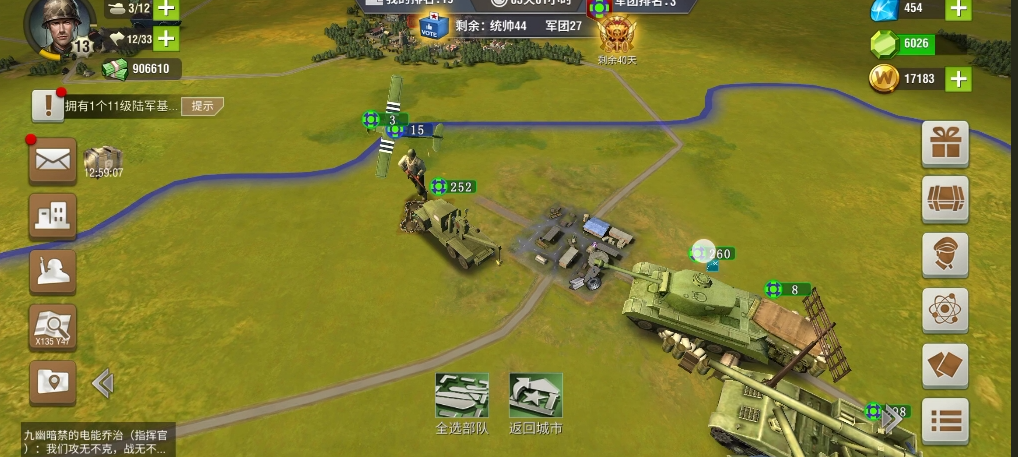Open the list menu button
The image size is (1018, 457).
coord(945,421)
